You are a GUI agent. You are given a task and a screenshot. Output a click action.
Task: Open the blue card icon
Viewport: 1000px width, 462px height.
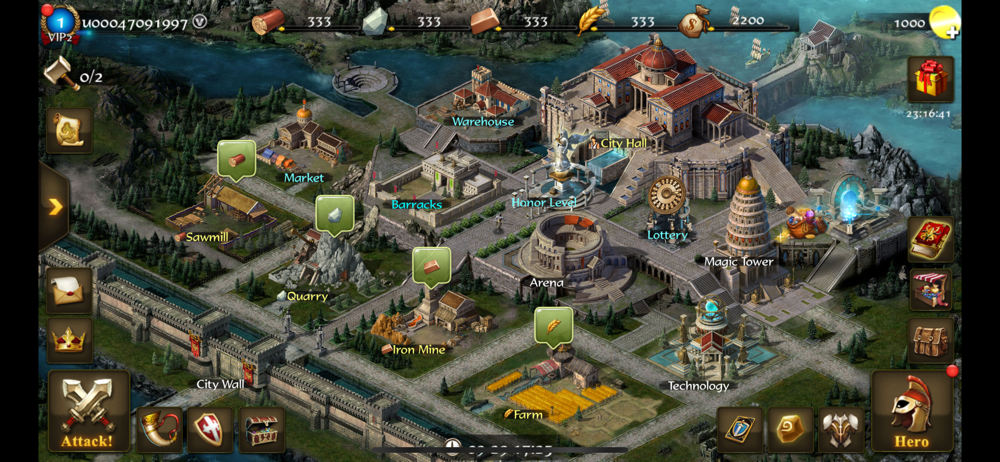pos(739,429)
